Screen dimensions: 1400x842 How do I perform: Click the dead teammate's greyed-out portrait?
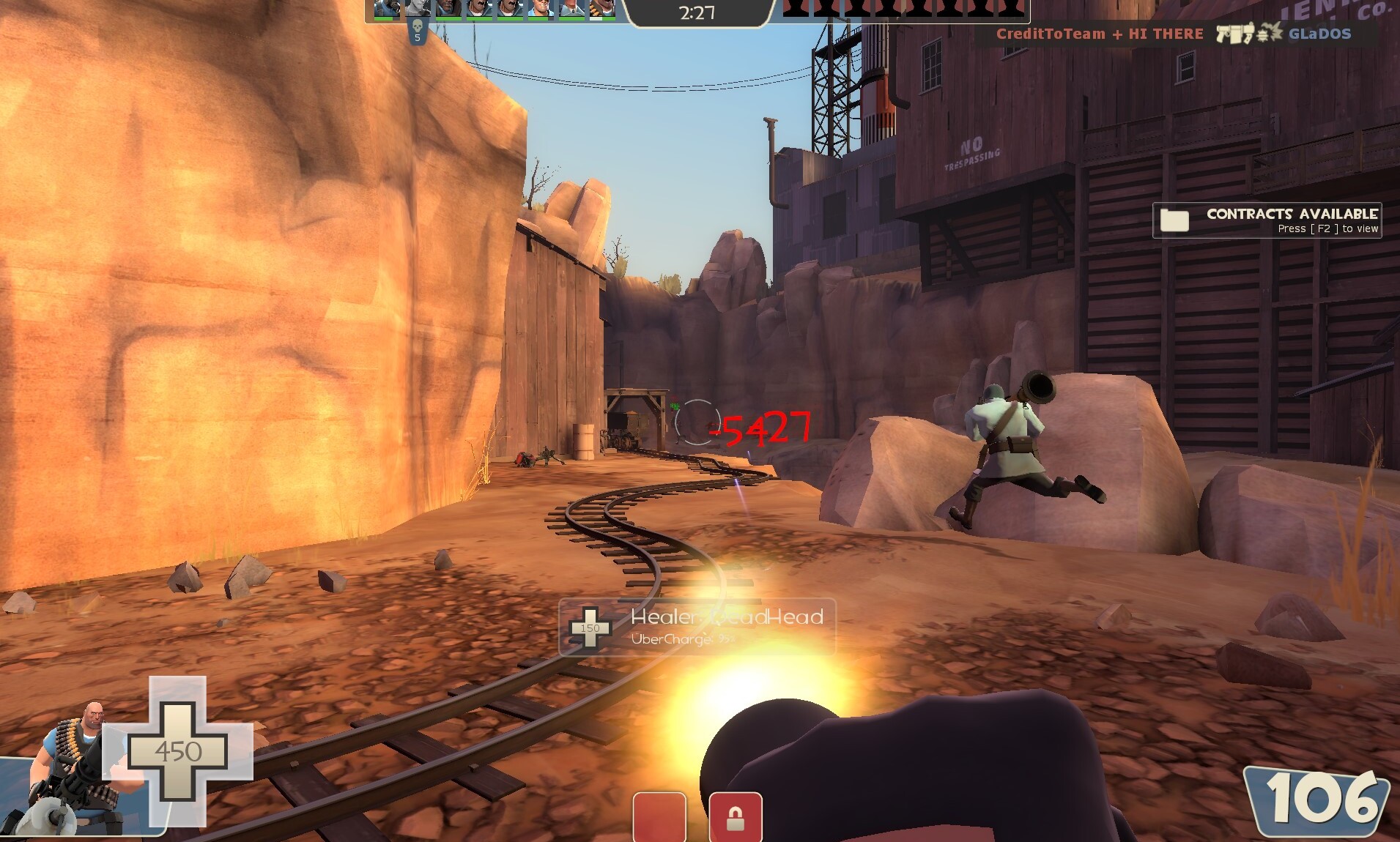pos(418,9)
